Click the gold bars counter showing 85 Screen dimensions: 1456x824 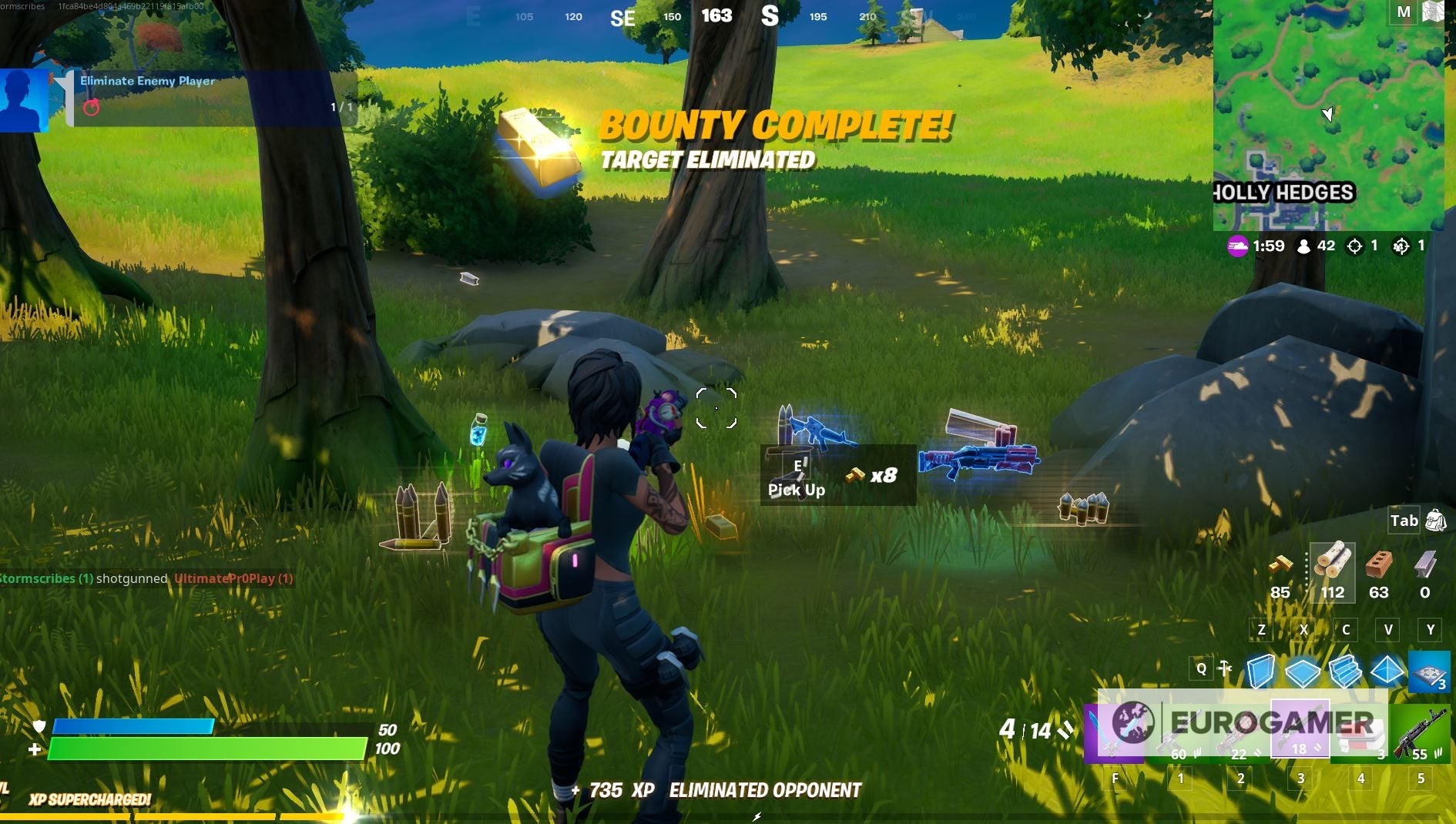1281,574
